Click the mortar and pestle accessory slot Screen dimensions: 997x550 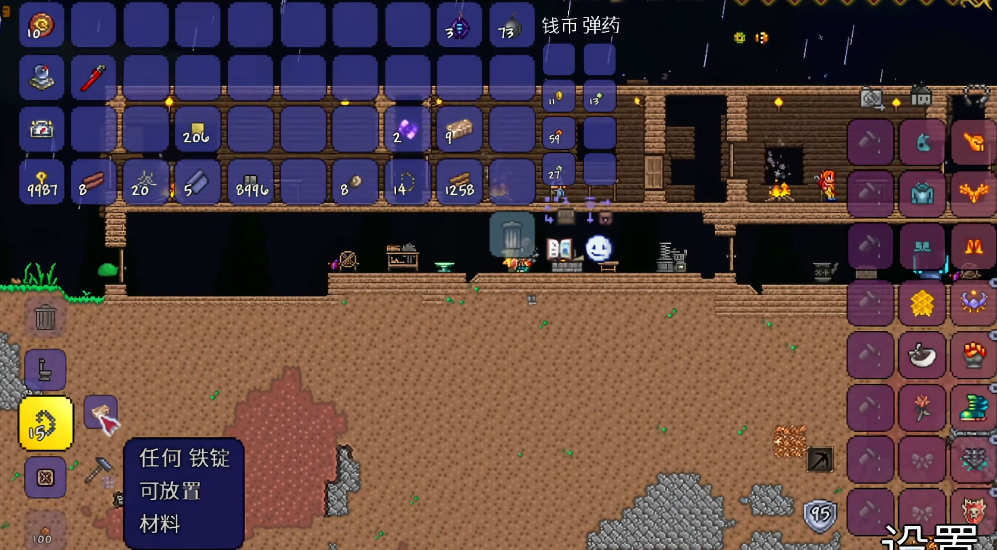pos(922,355)
